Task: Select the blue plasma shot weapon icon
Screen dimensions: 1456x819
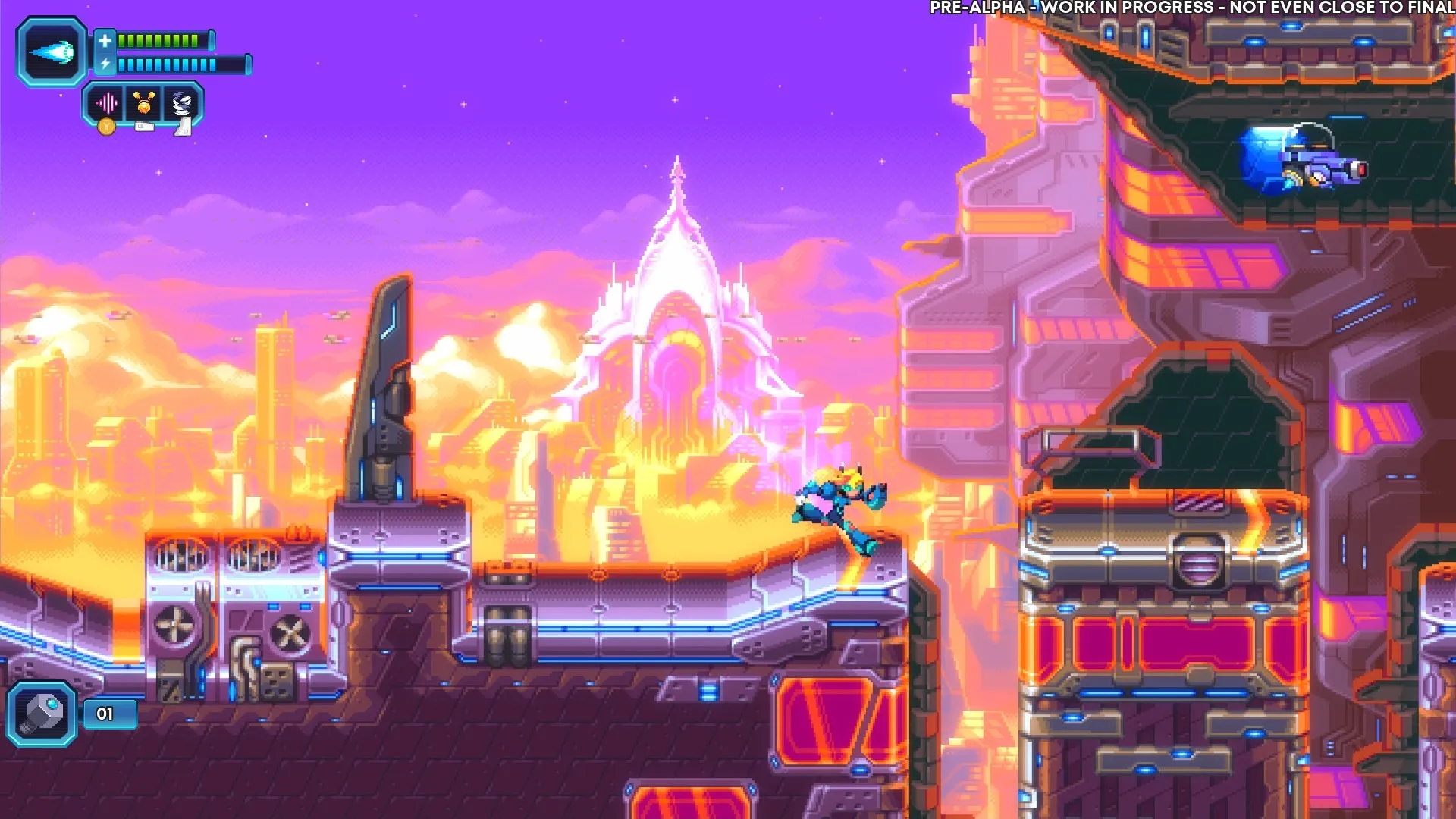Action: click(52, 52)
